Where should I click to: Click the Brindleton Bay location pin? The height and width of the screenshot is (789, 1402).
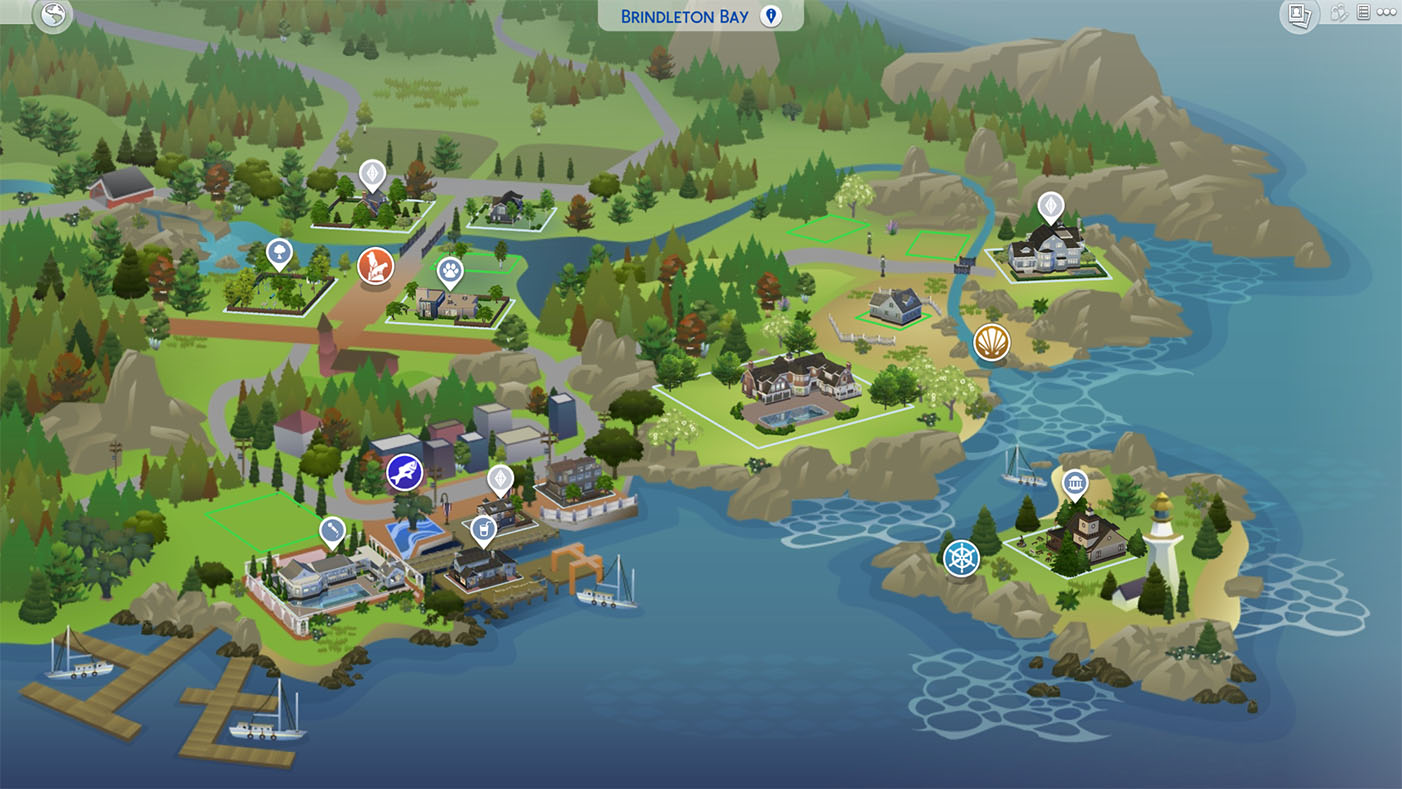771,16
